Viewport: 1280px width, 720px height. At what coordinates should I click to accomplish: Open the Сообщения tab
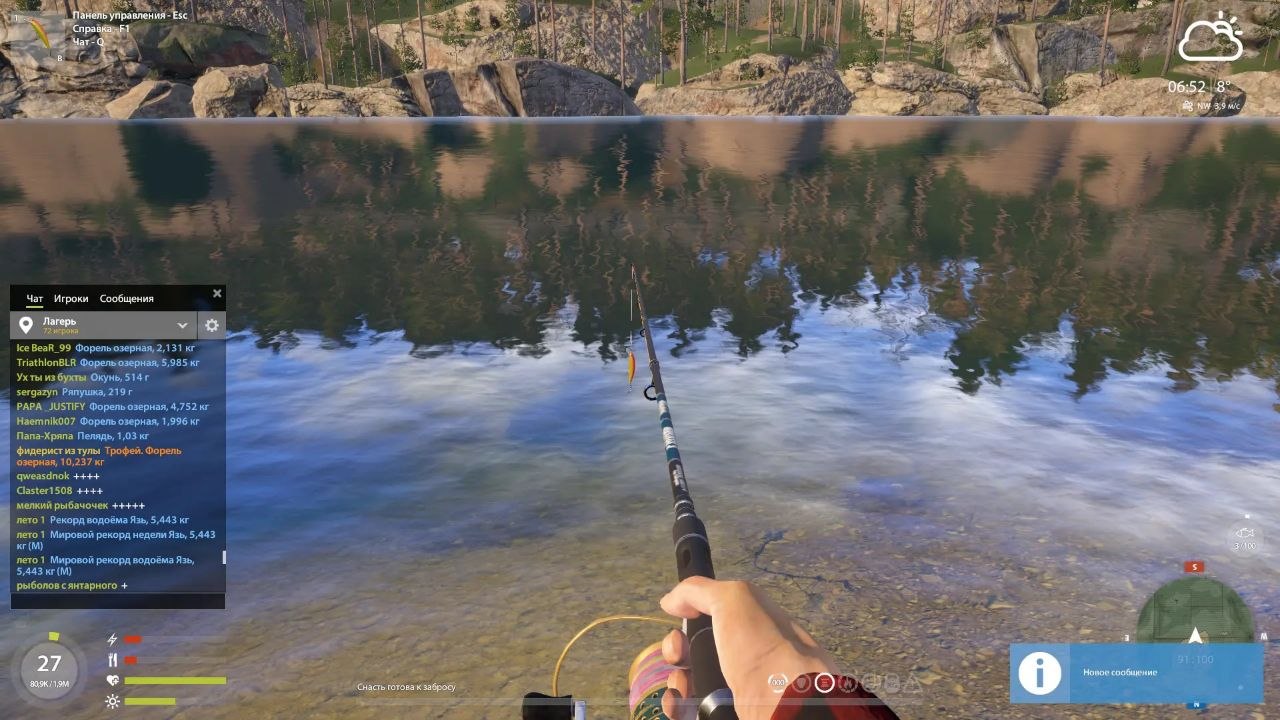(x=126, y=299)
